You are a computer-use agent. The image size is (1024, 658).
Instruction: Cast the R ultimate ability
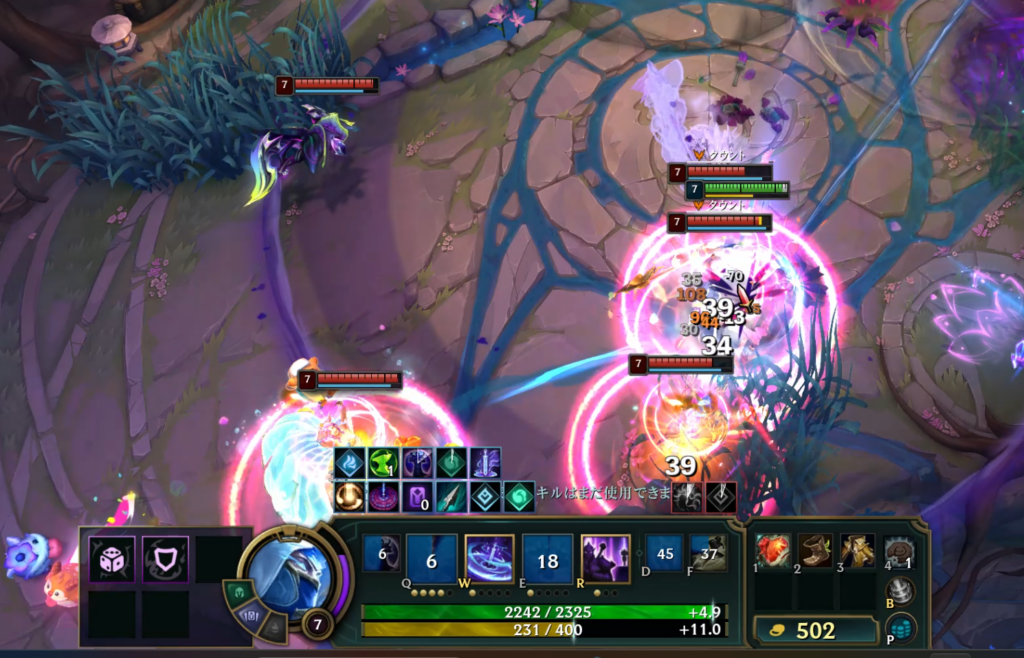coord(605,559)
